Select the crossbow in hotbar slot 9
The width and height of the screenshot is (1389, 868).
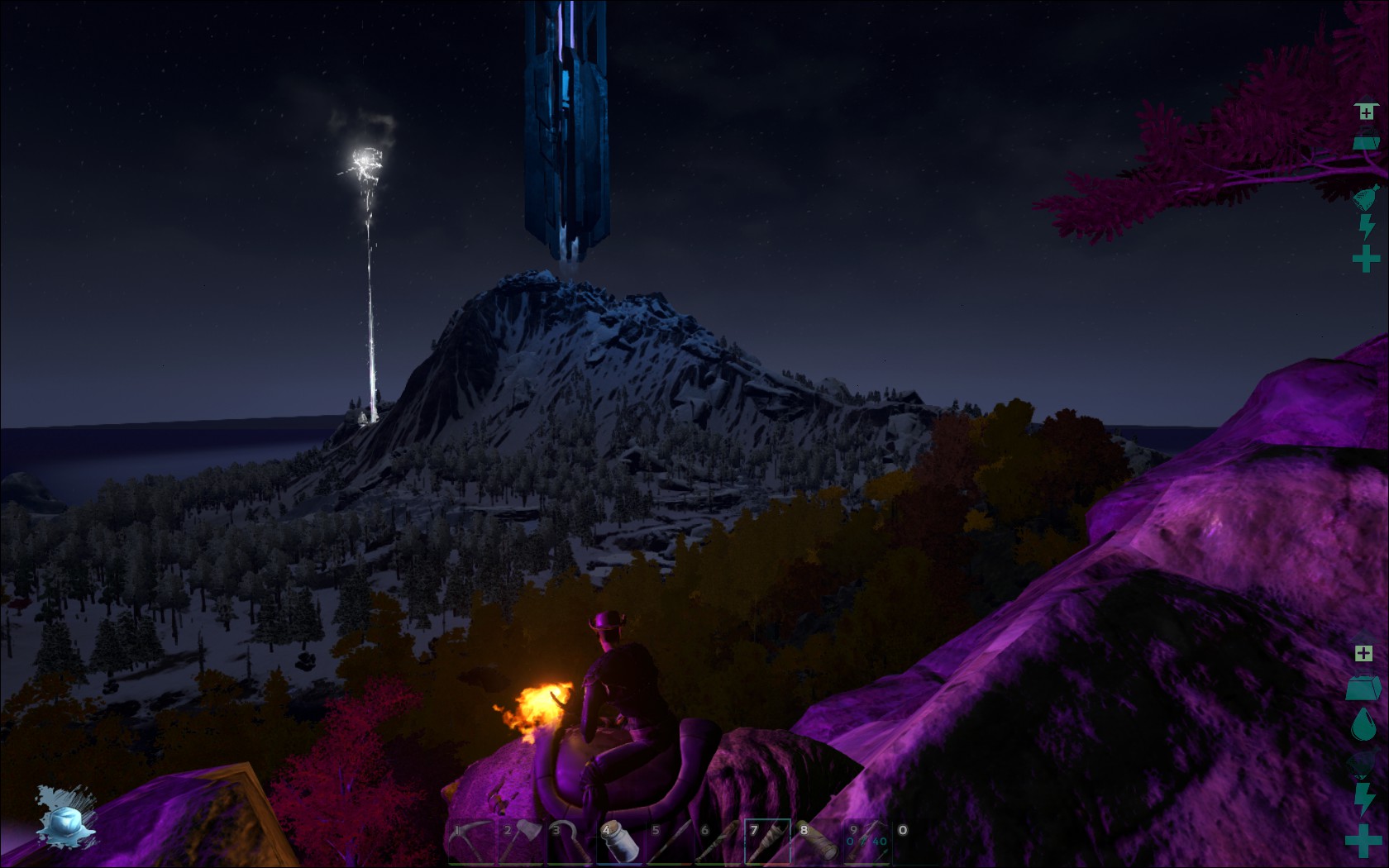point(867,842)
